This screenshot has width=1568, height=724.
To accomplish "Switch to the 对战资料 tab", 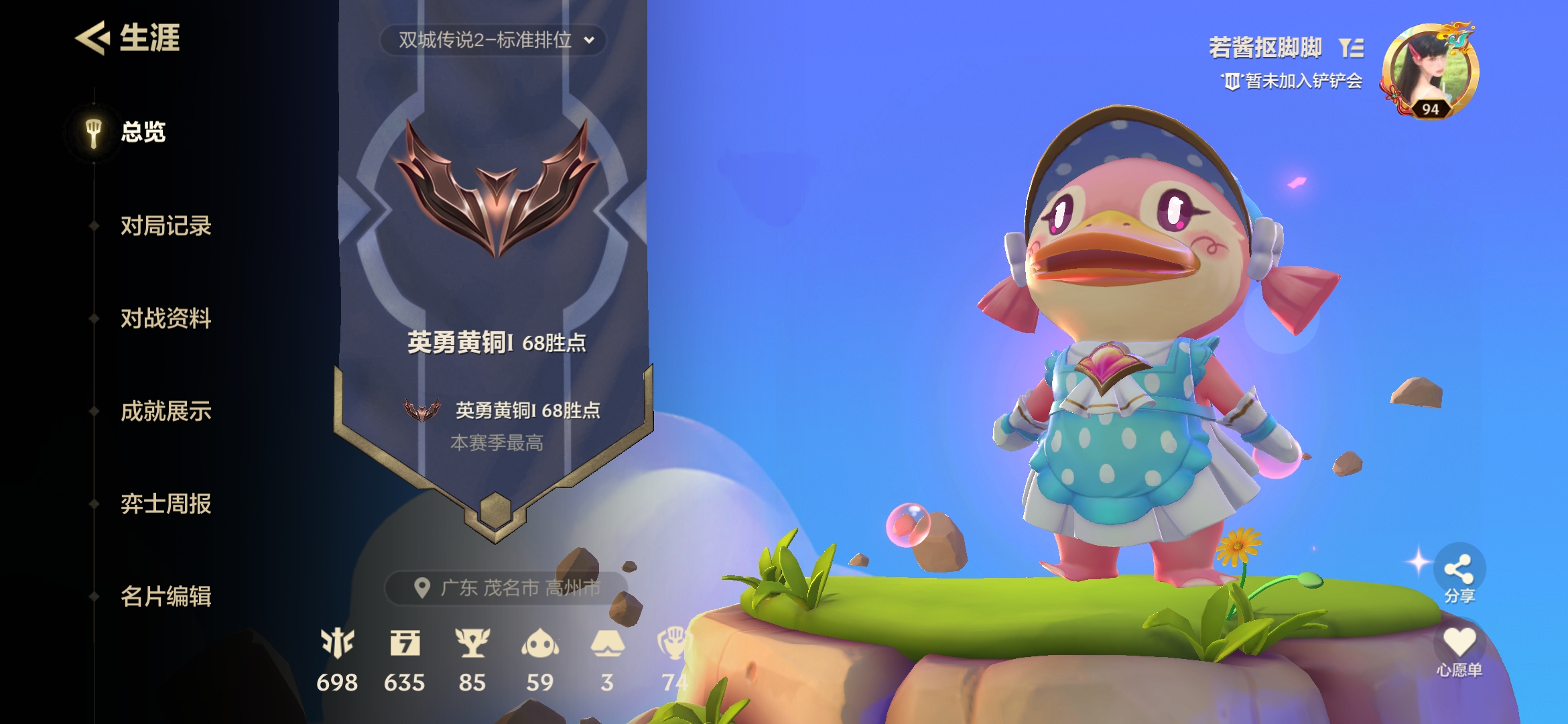I will pos(166,318).
